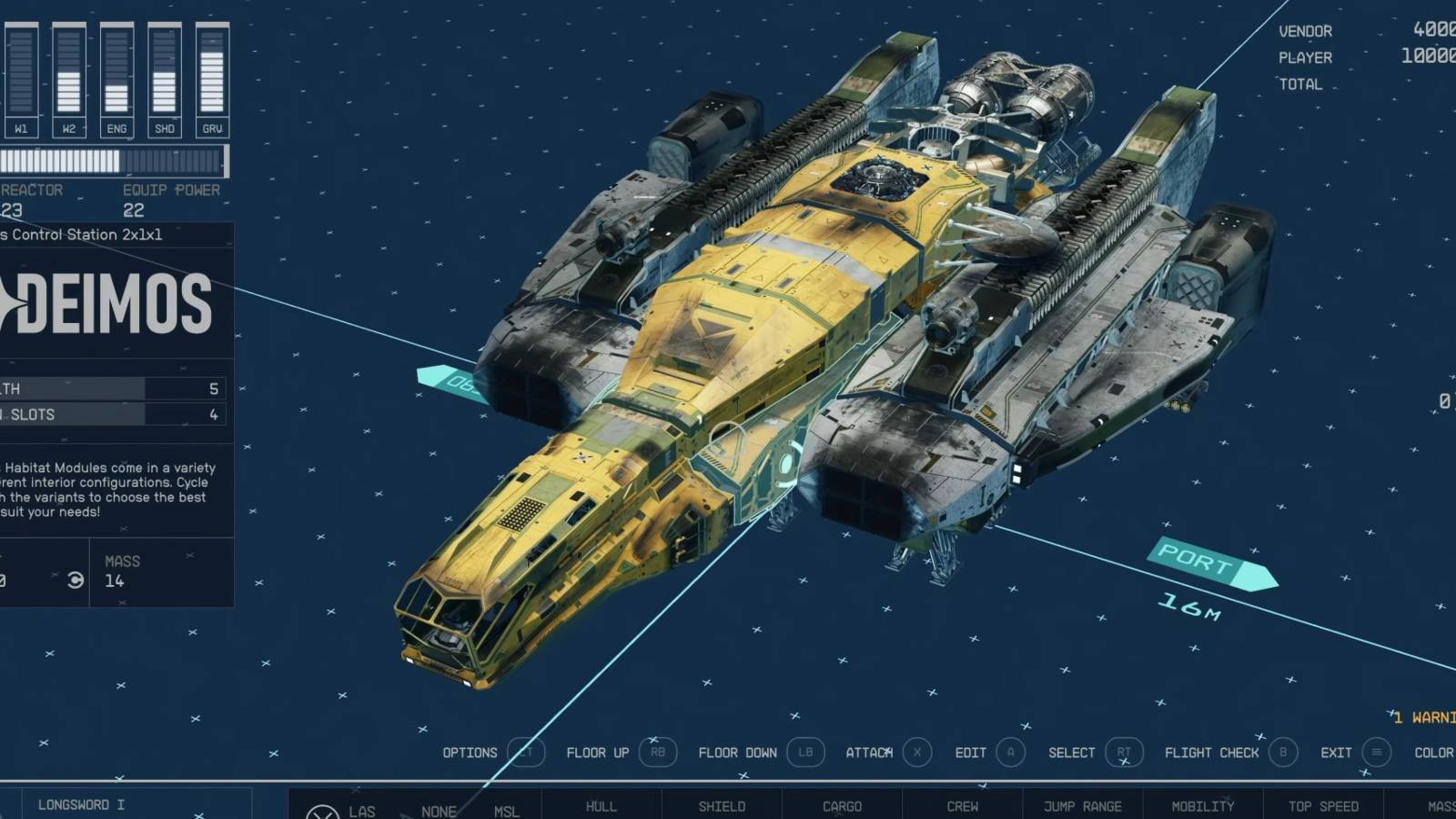Screen dimensions: 1456x819
Task: Select the CARGO stat tab
Action: click(841, 806)
